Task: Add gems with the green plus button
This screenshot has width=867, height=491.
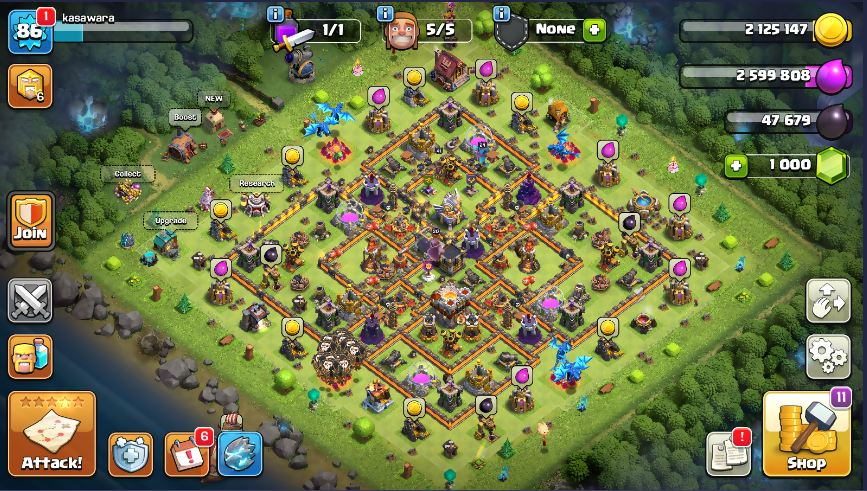Action: coord(737,165)
